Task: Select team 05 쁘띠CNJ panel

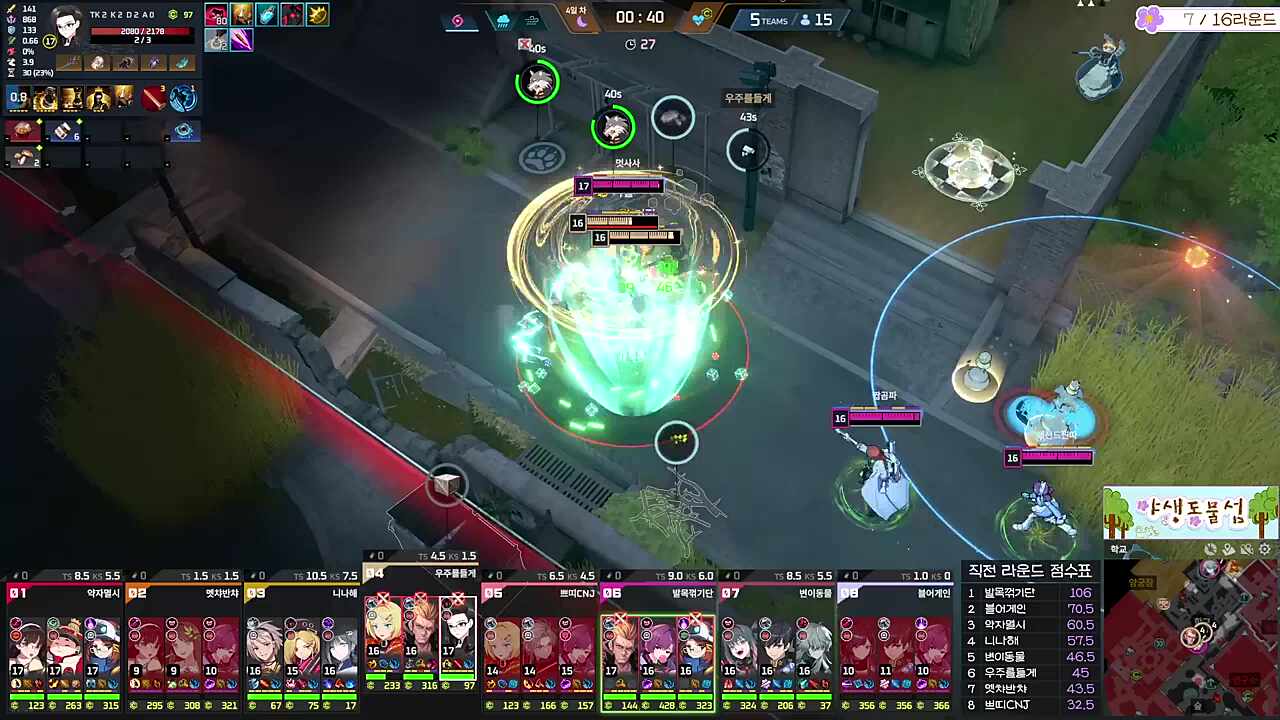Action: click(x=540, y=640)
